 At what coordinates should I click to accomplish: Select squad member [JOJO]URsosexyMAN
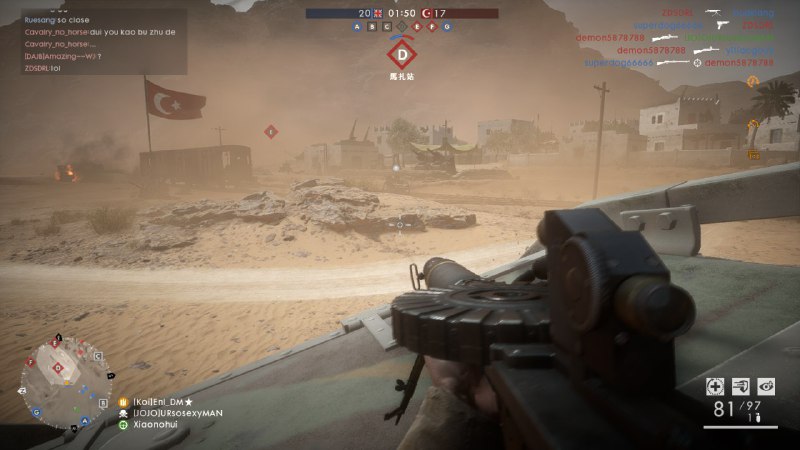(x=177, y=412)
